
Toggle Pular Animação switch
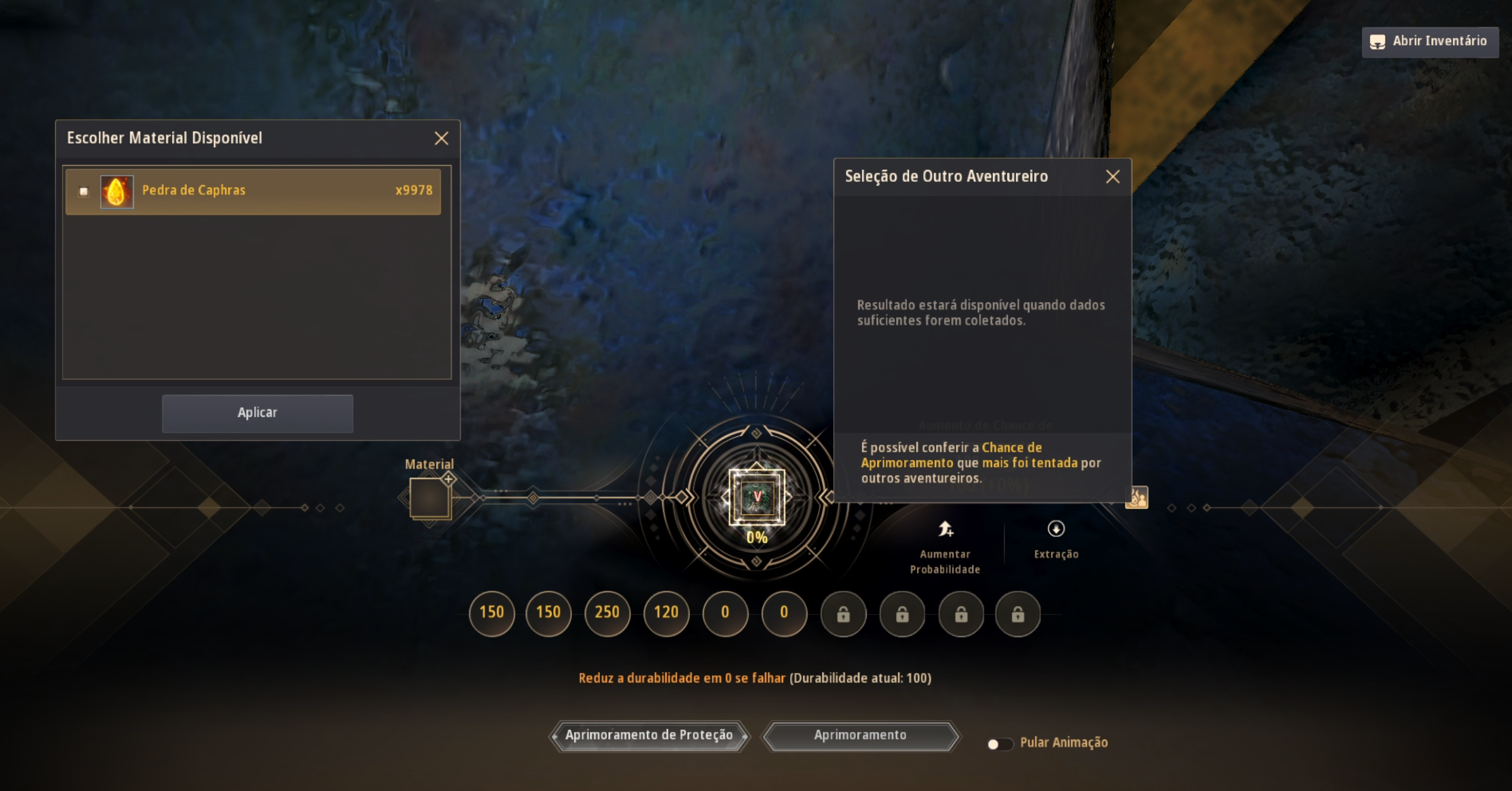999,744
